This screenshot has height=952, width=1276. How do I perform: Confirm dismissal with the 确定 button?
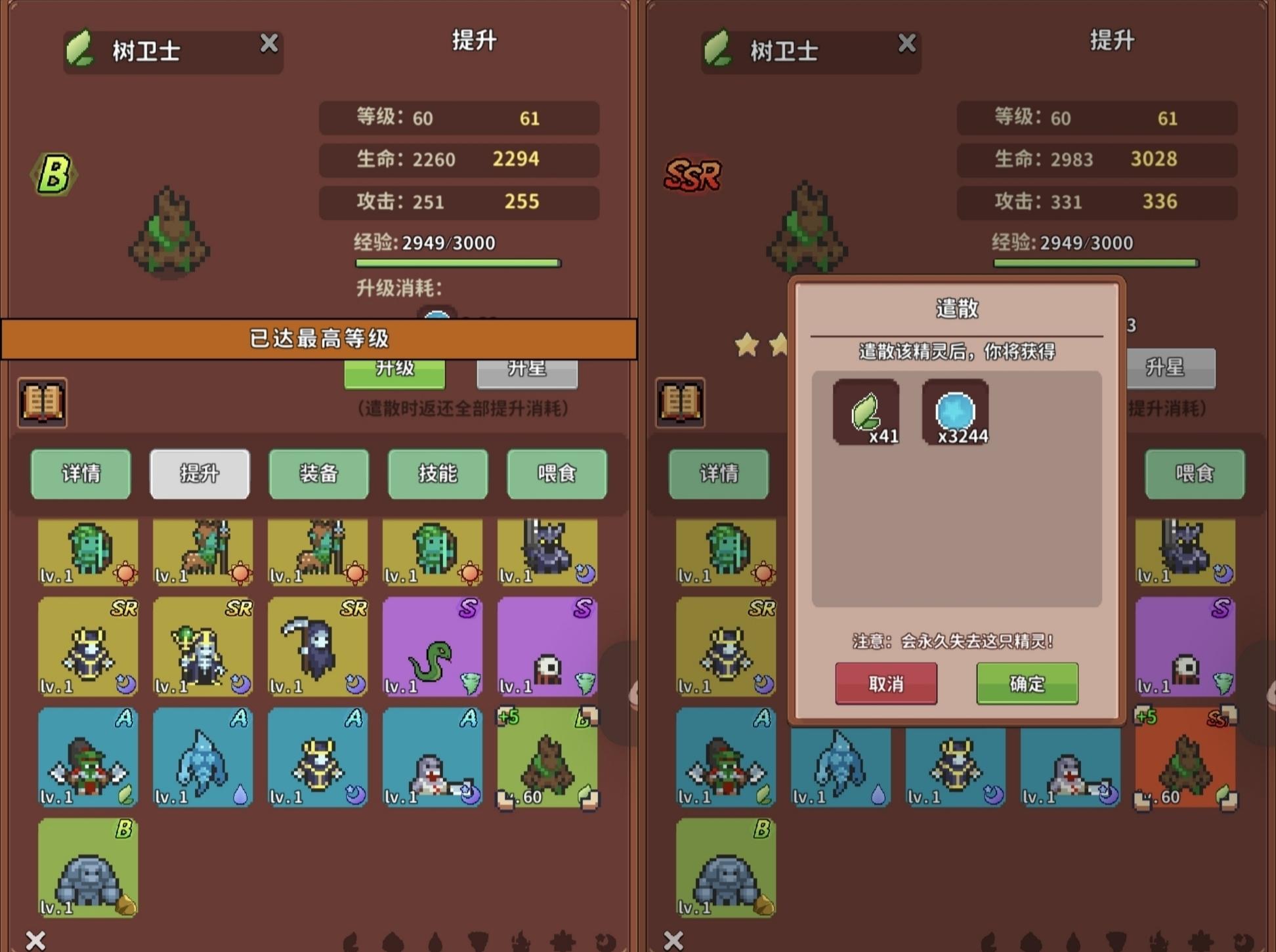coord(1026,684)
